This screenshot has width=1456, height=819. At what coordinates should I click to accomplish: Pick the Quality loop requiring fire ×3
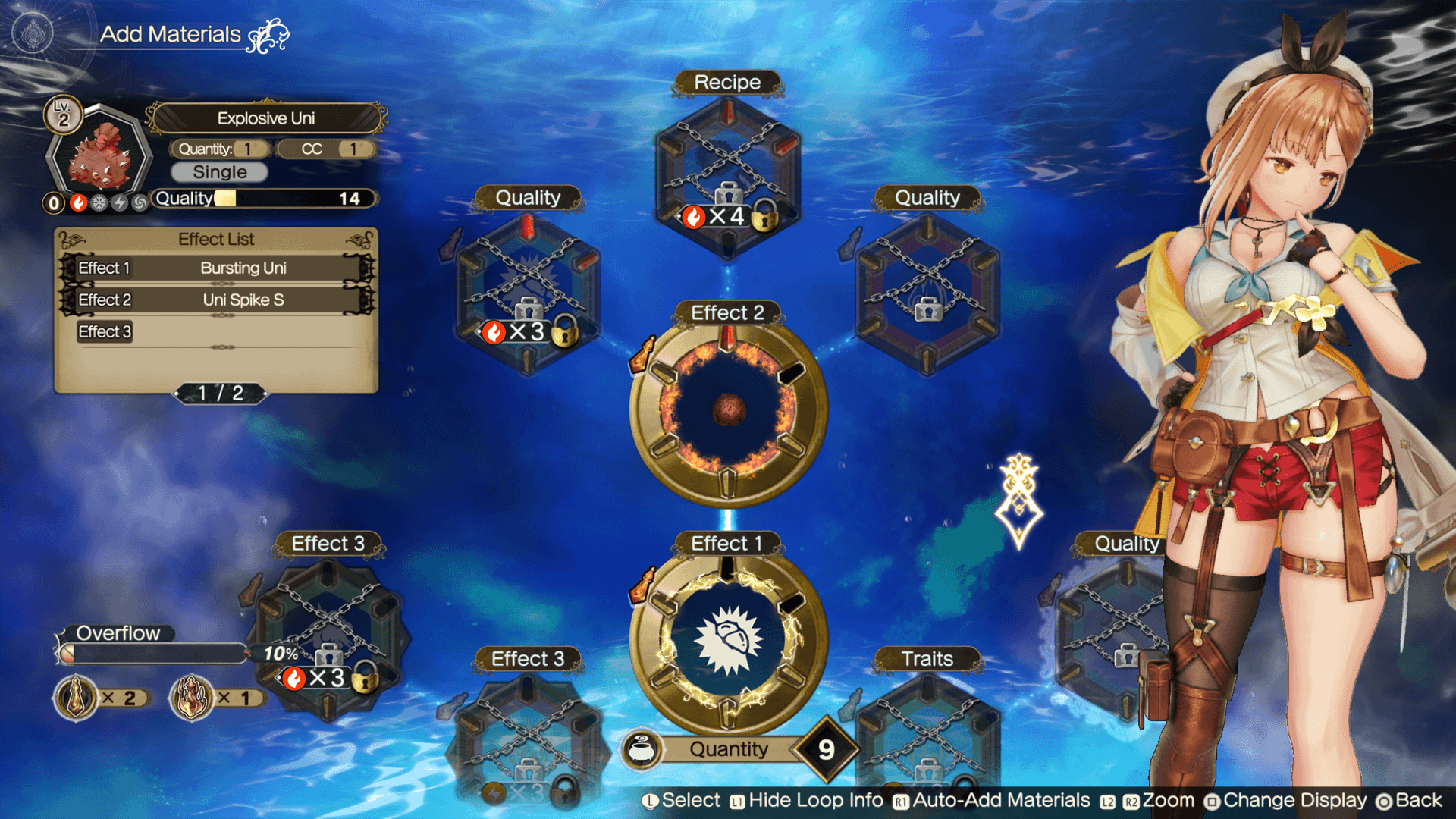[528, 294]
